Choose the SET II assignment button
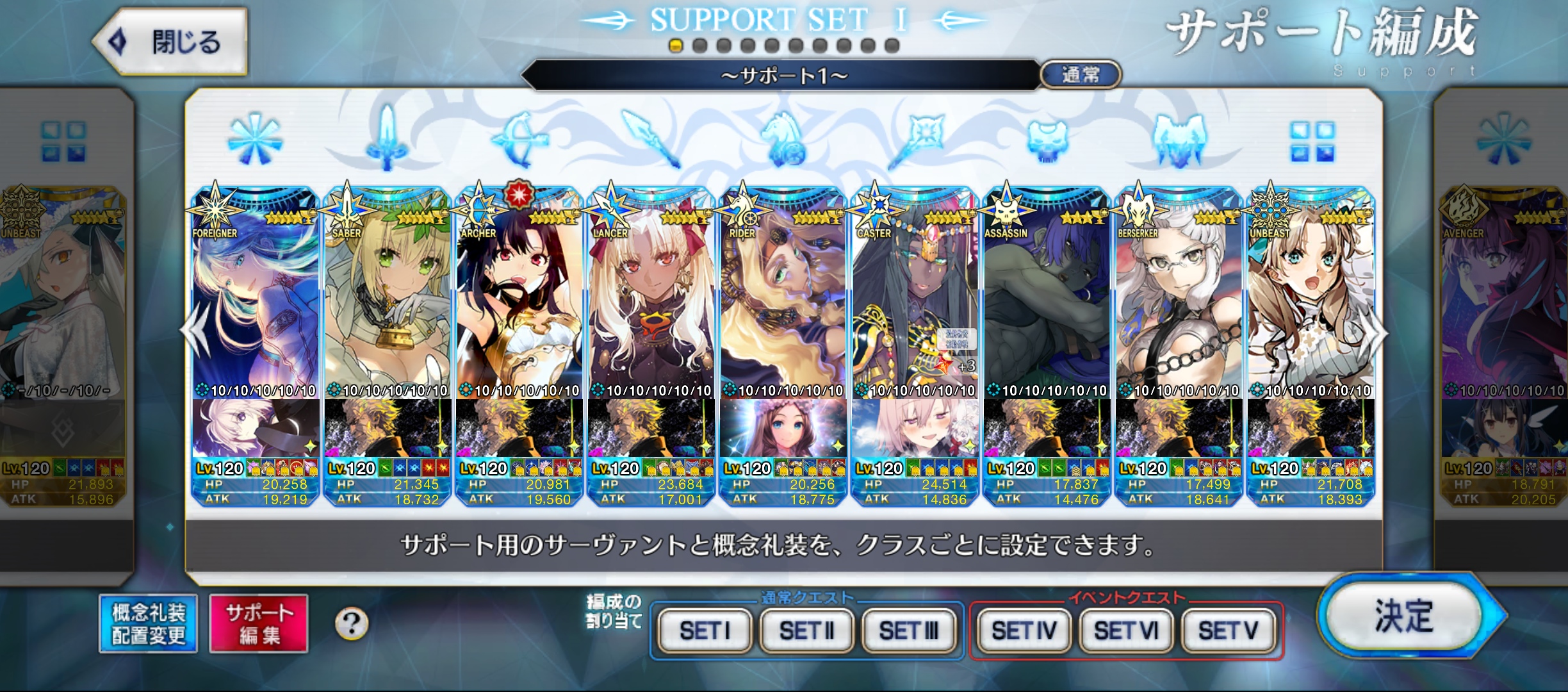This screenshot has width=1568, height=692. [806, 631]
